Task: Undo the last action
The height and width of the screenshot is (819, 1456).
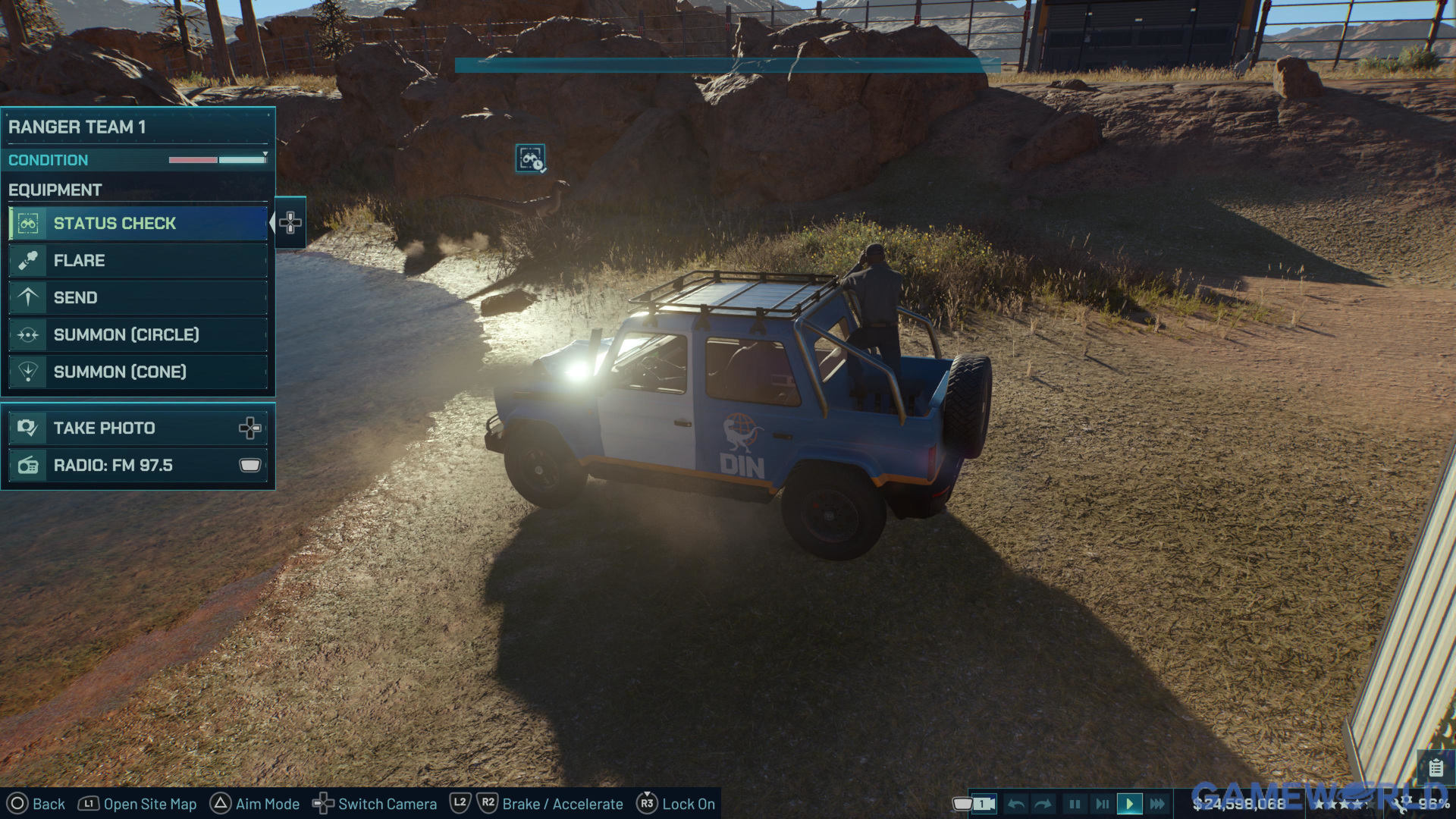Action: [x=1017, y=804]
